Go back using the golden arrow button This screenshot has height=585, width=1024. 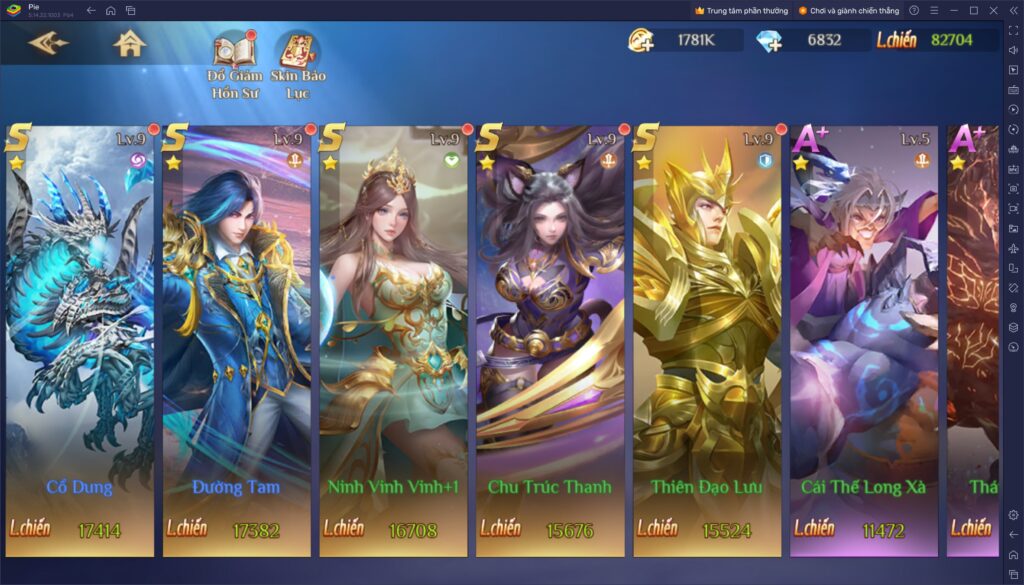click(48, 44)
